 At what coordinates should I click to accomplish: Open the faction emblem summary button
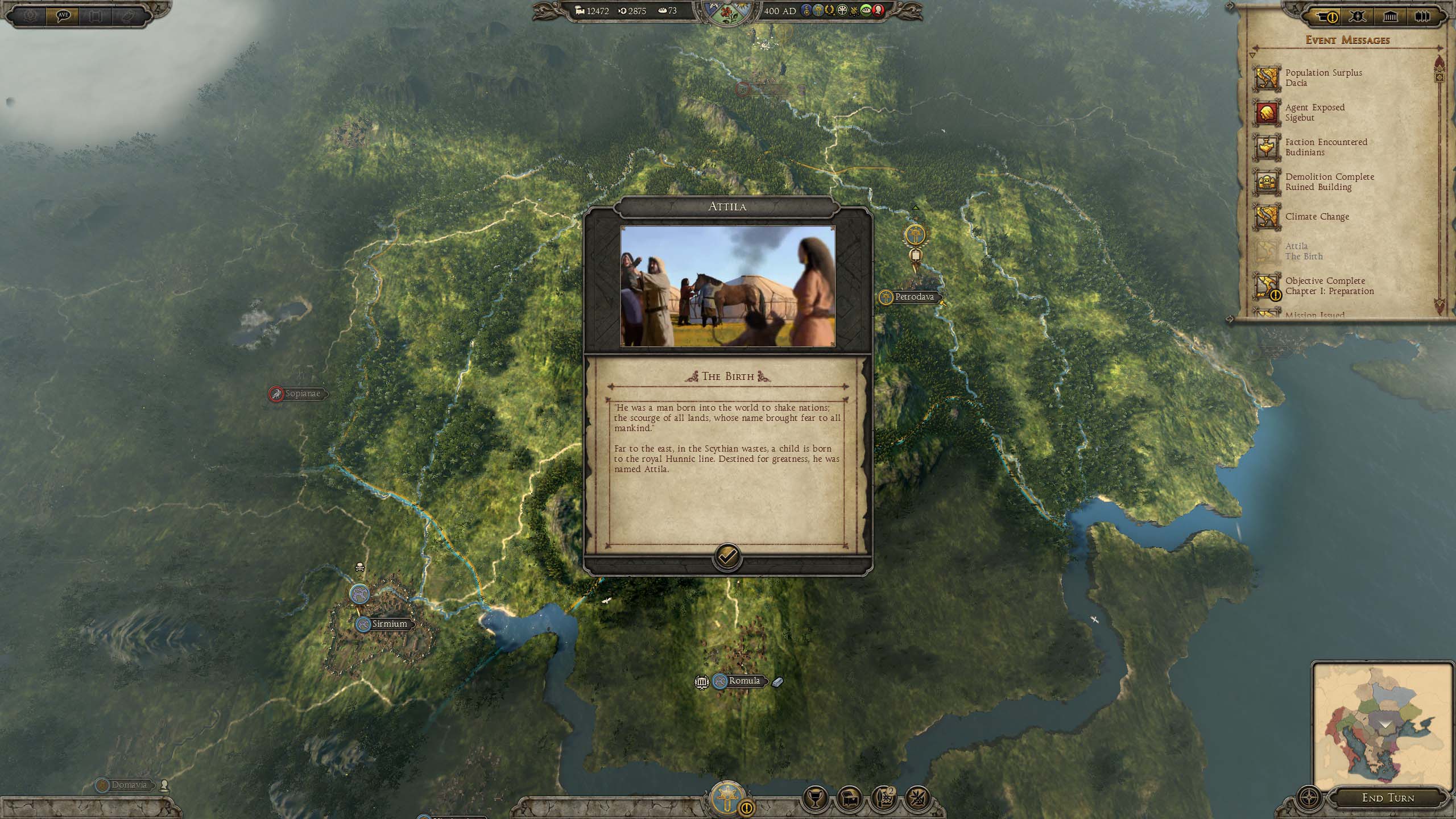tap(727, 799)
